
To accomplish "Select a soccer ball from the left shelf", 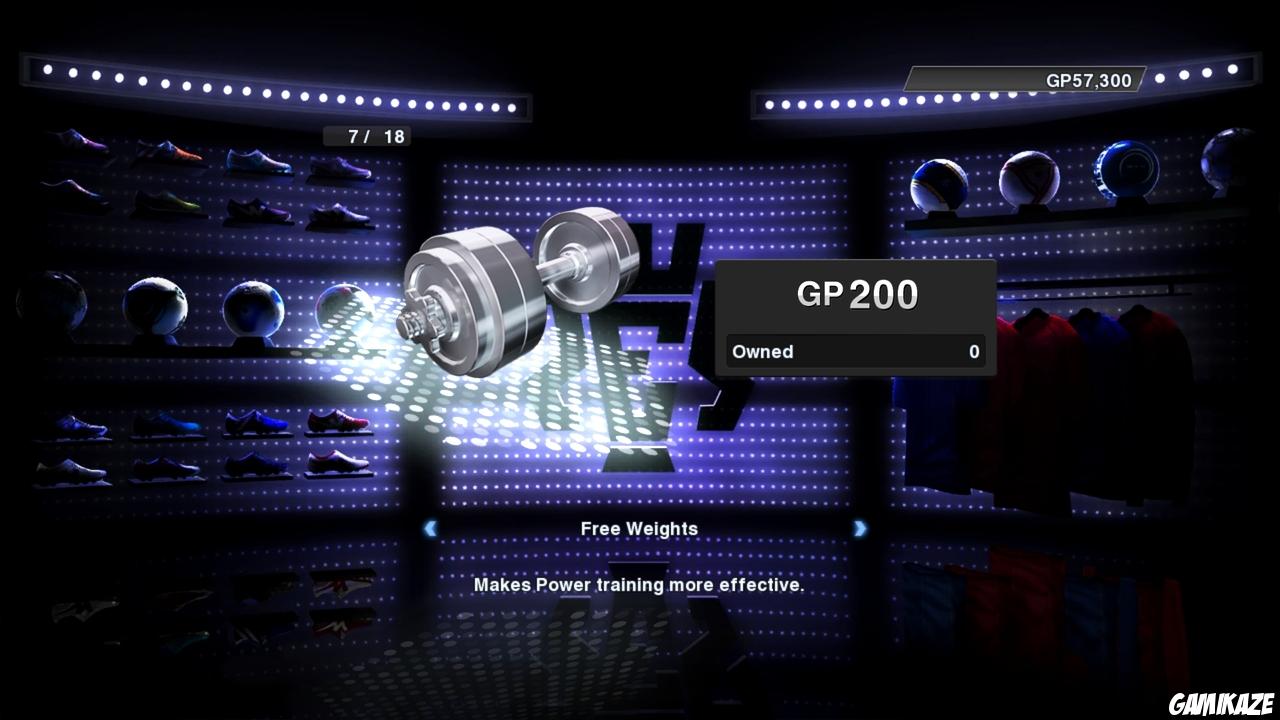I will coord(255,305).
